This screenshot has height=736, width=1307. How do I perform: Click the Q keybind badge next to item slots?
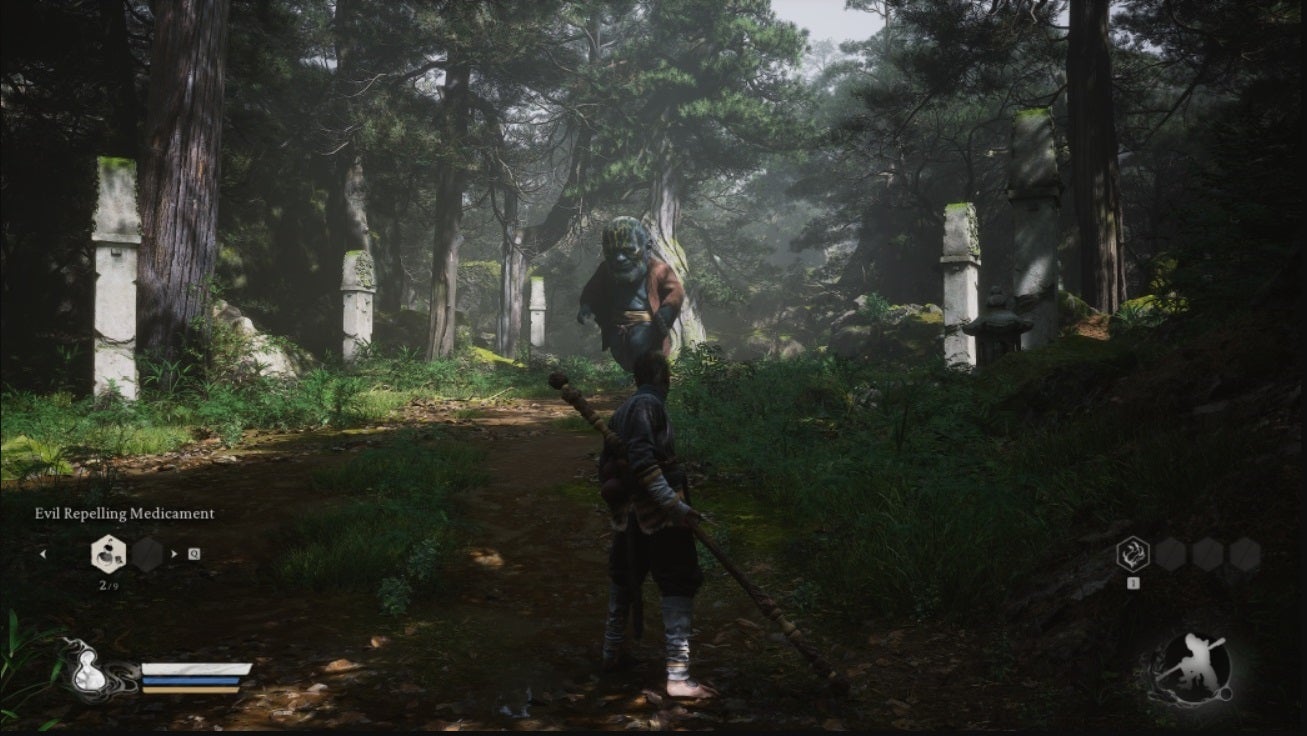(x=192, y=552)
